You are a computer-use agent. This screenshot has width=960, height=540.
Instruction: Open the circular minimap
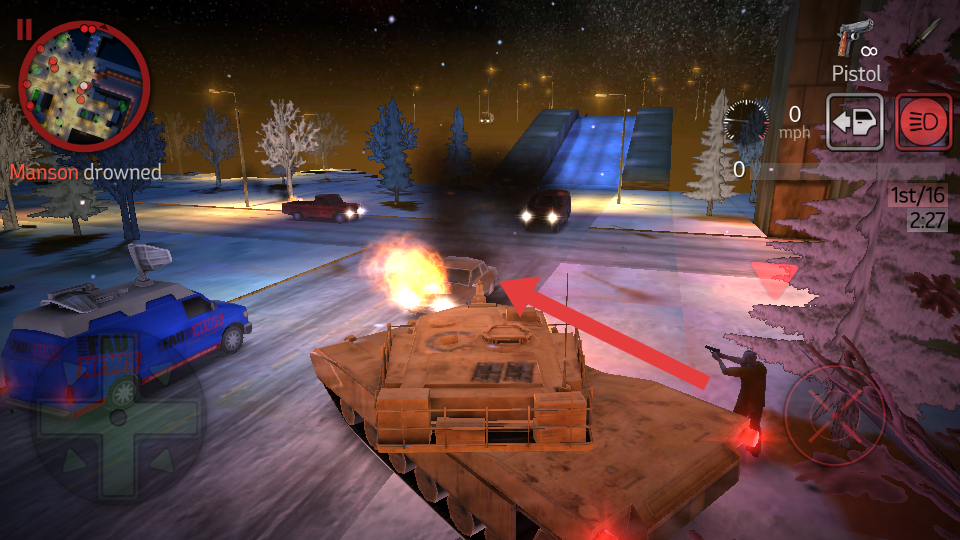click(x=84, y=86)
